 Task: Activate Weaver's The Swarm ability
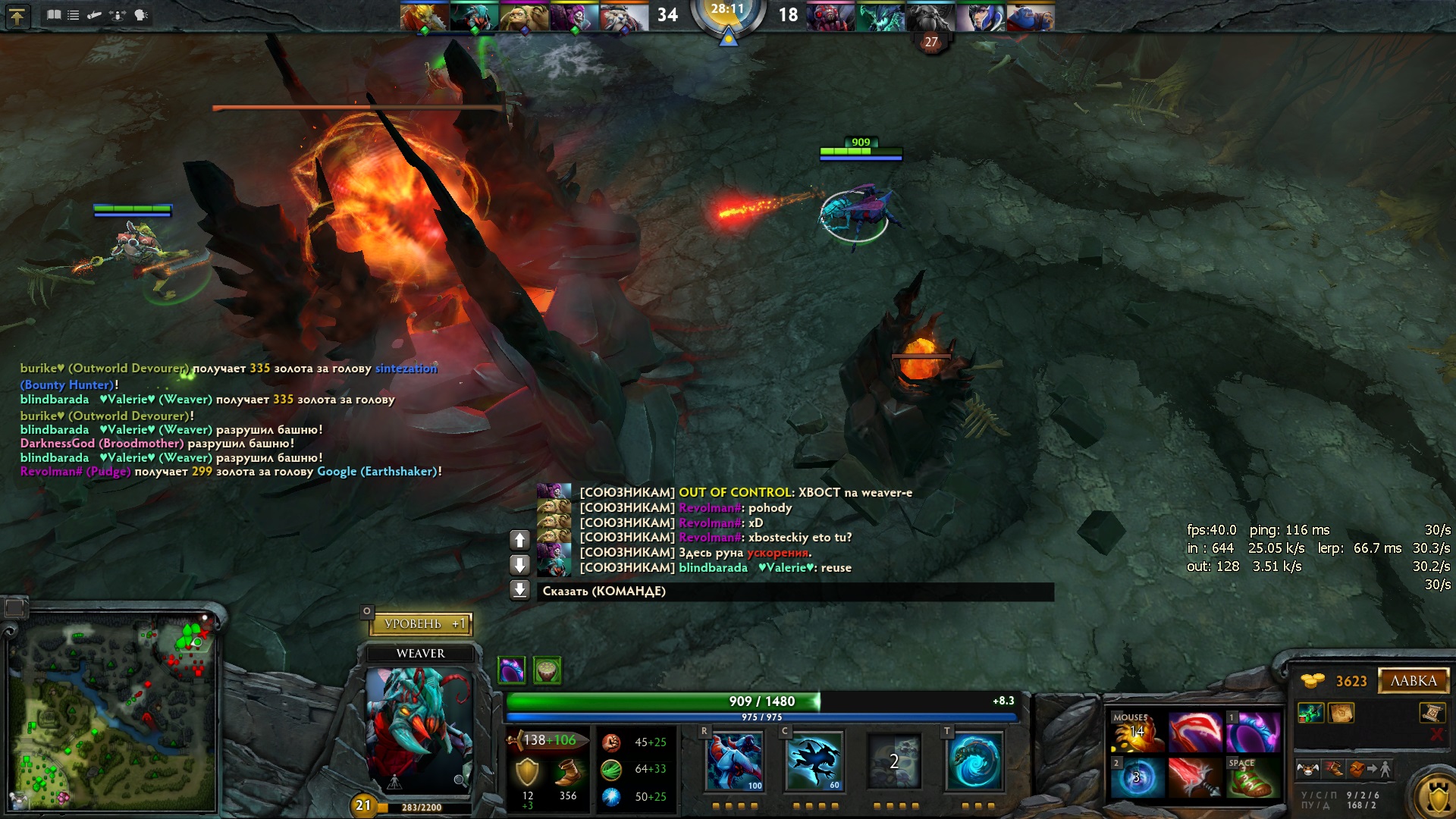click(734, 761)
